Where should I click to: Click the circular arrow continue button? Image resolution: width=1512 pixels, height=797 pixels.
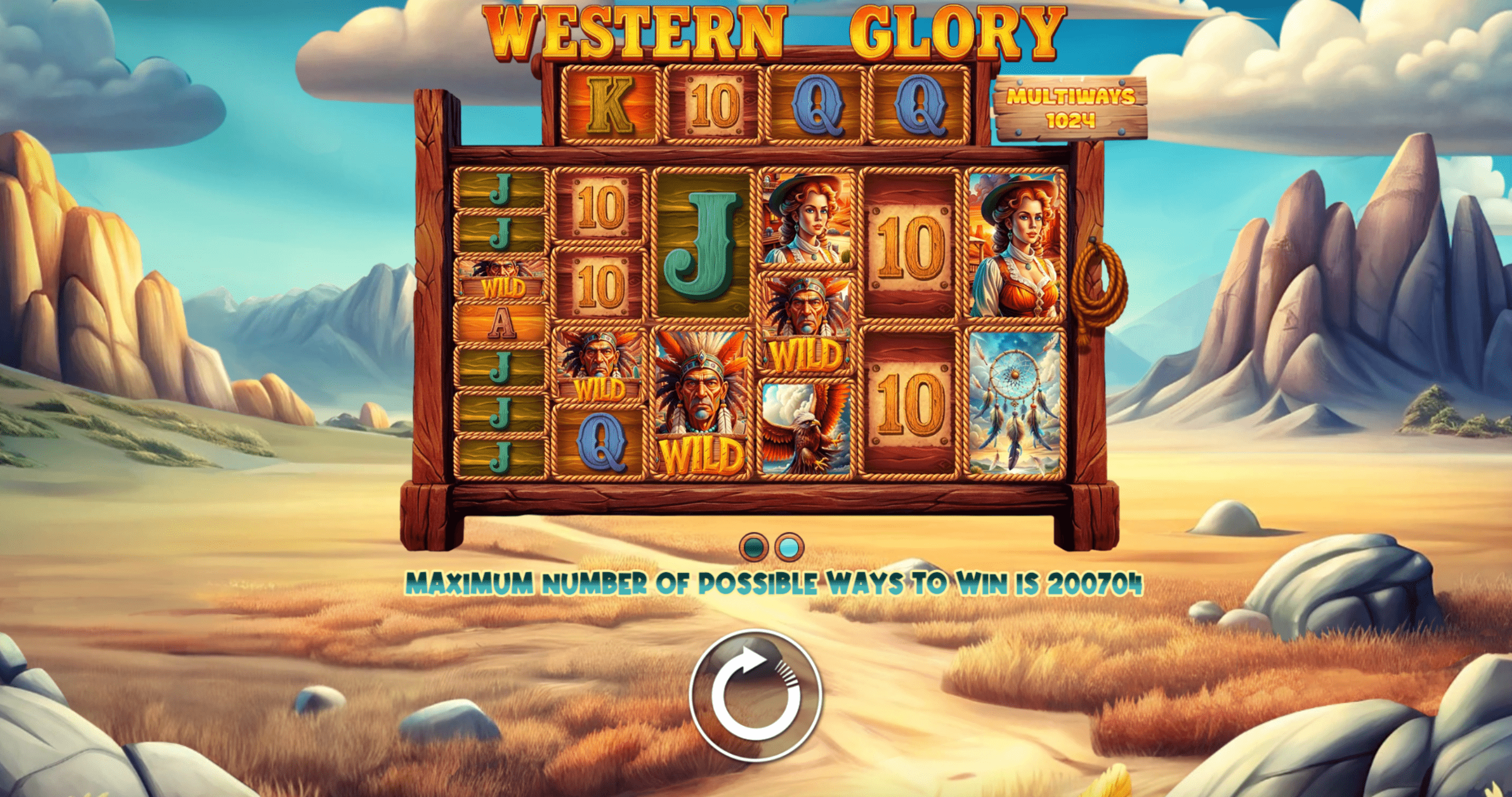755,695
